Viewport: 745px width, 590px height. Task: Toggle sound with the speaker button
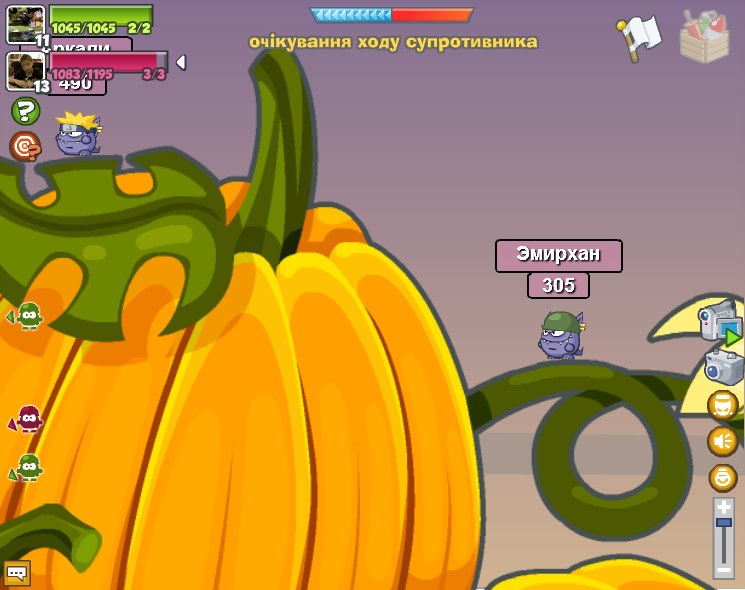[722, 441]
